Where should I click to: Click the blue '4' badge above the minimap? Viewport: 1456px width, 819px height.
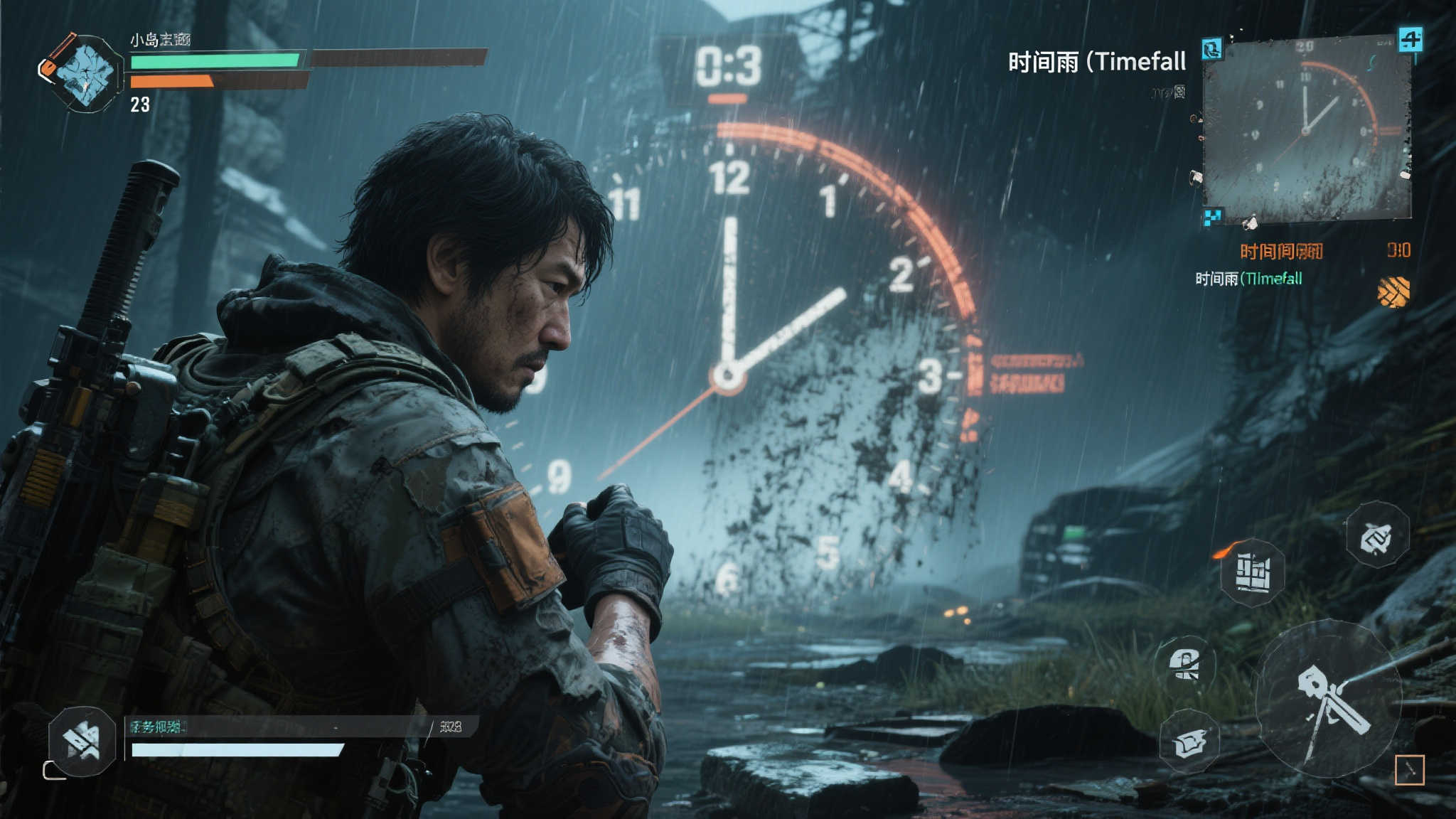pos(1410,39)
